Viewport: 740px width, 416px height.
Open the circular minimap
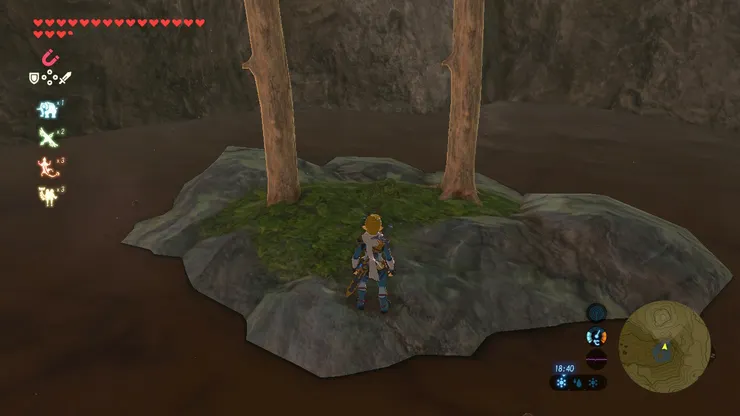[x=664, y=347]
